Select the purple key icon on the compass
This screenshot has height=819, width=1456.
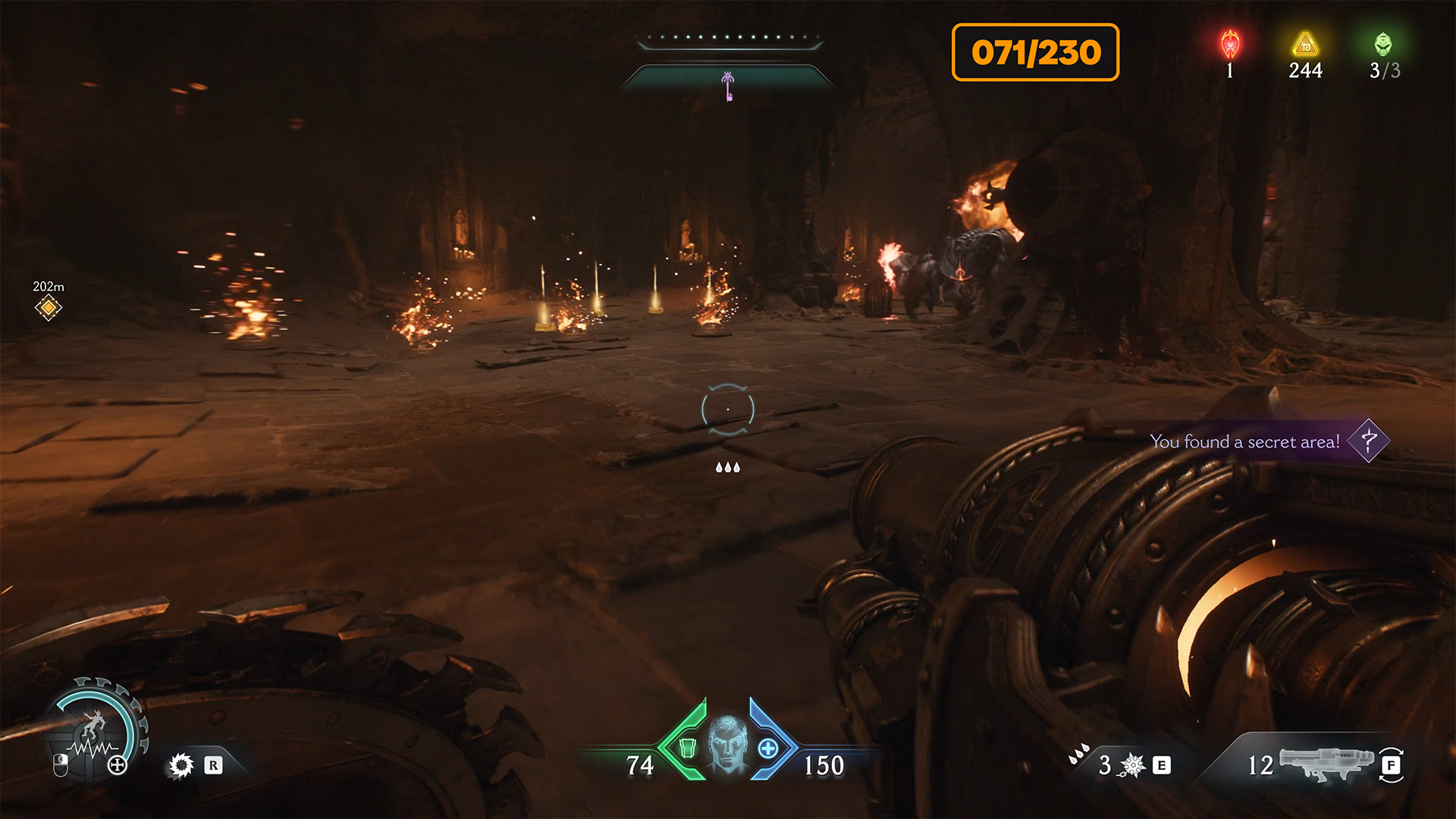click(x=728, y=86)
